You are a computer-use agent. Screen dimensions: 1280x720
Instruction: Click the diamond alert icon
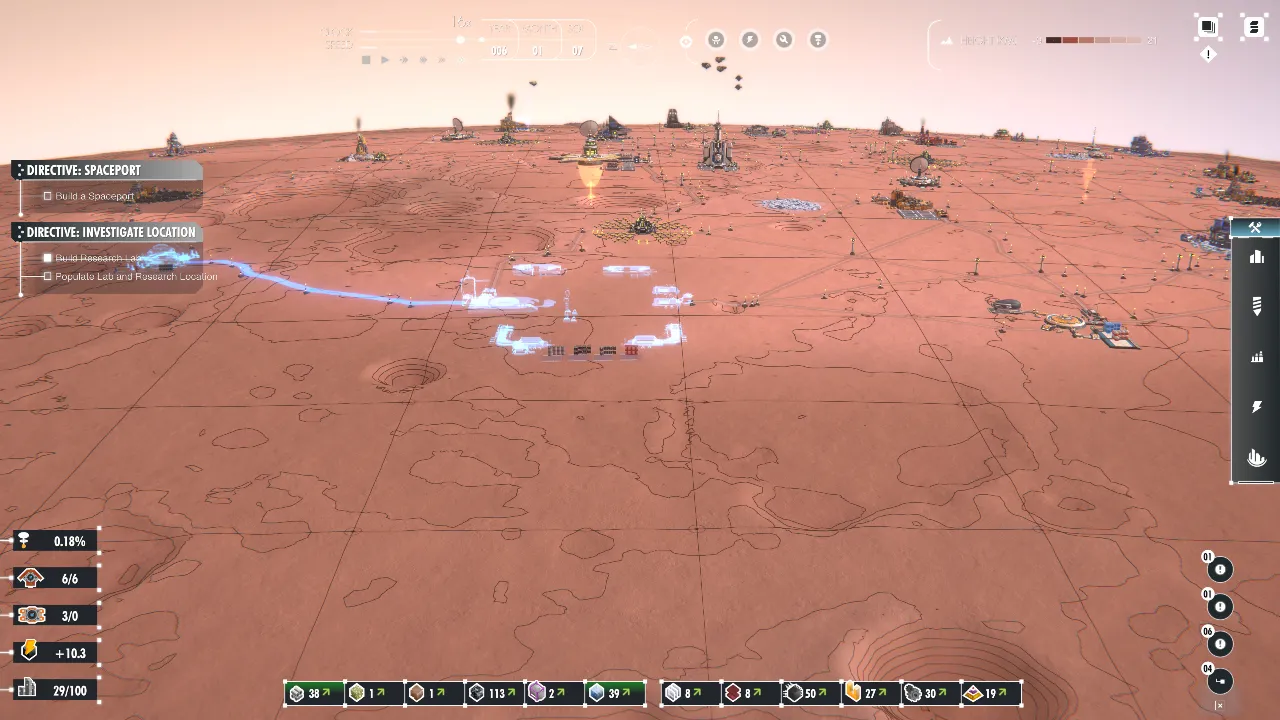(1208, 55)
